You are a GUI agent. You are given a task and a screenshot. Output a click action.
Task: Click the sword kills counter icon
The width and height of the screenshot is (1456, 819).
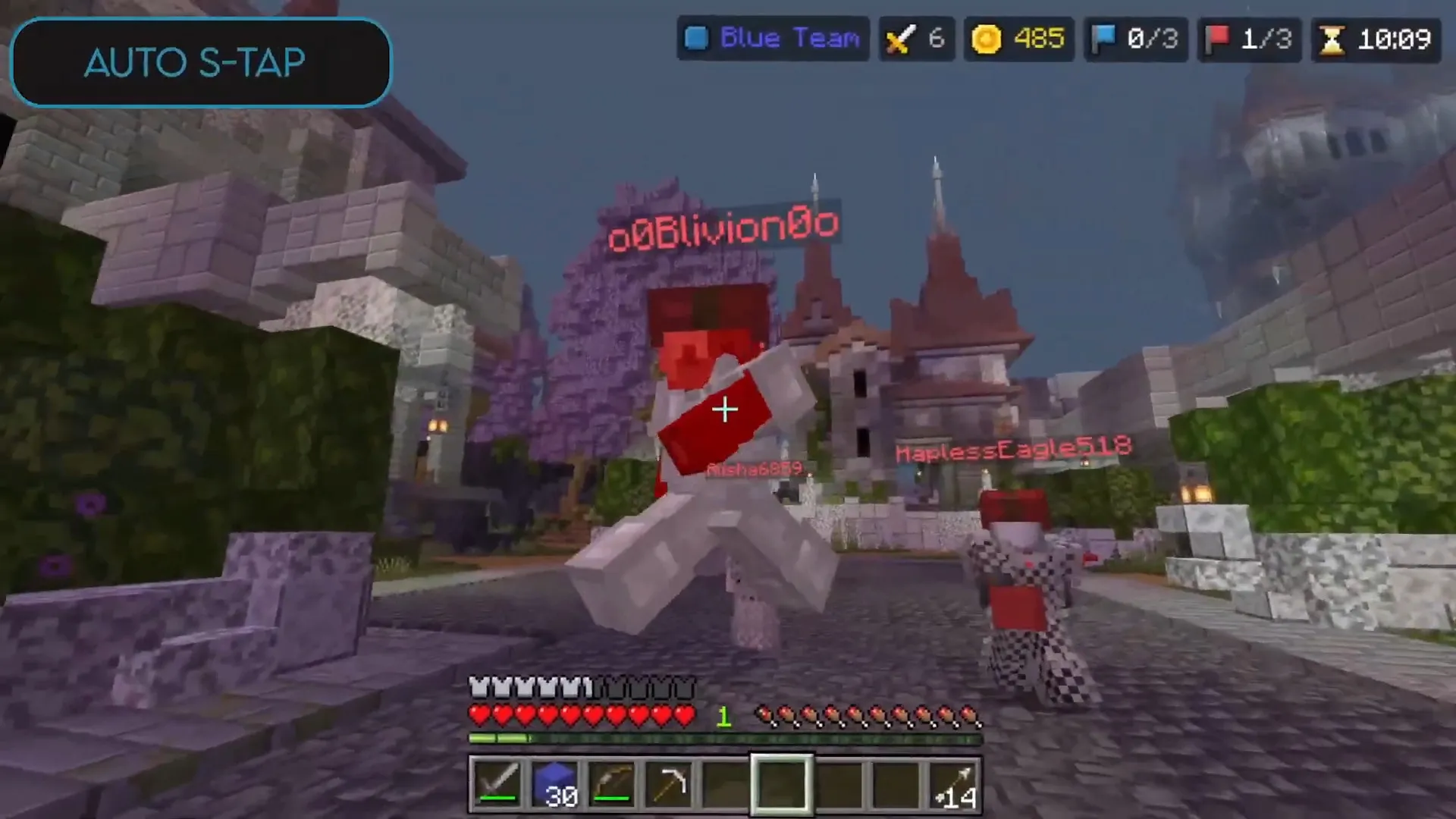click(899, 39)
